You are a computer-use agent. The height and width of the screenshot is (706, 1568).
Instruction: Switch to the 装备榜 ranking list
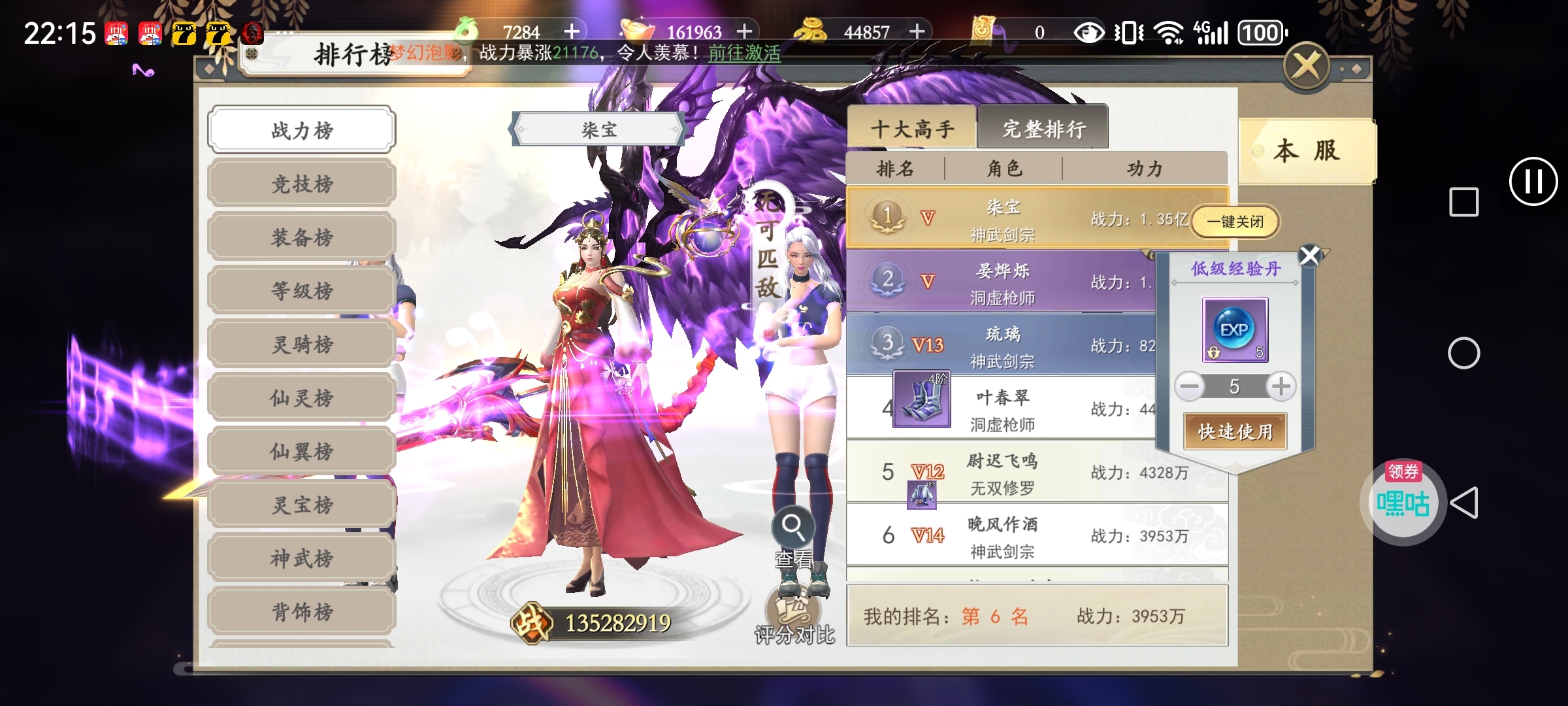(302, 237)
